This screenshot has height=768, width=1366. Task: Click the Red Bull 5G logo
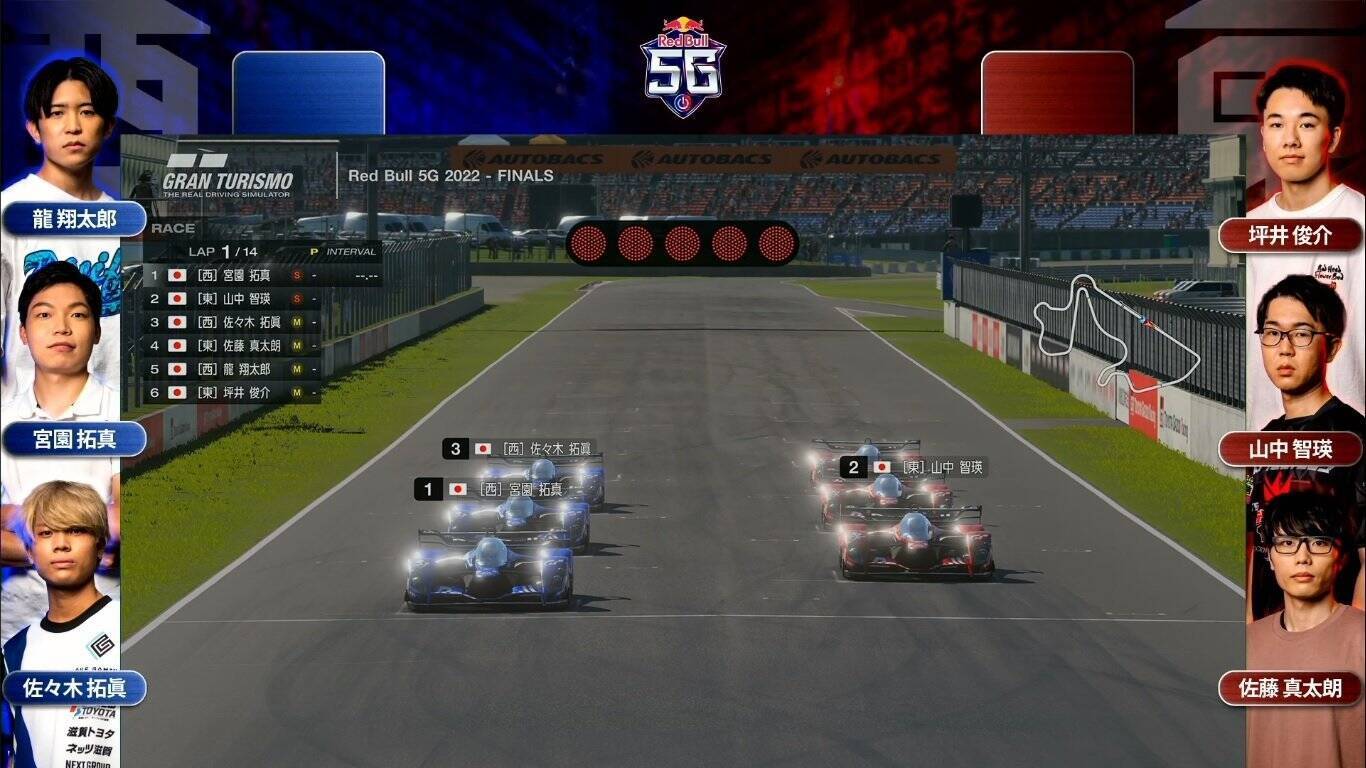683,68
